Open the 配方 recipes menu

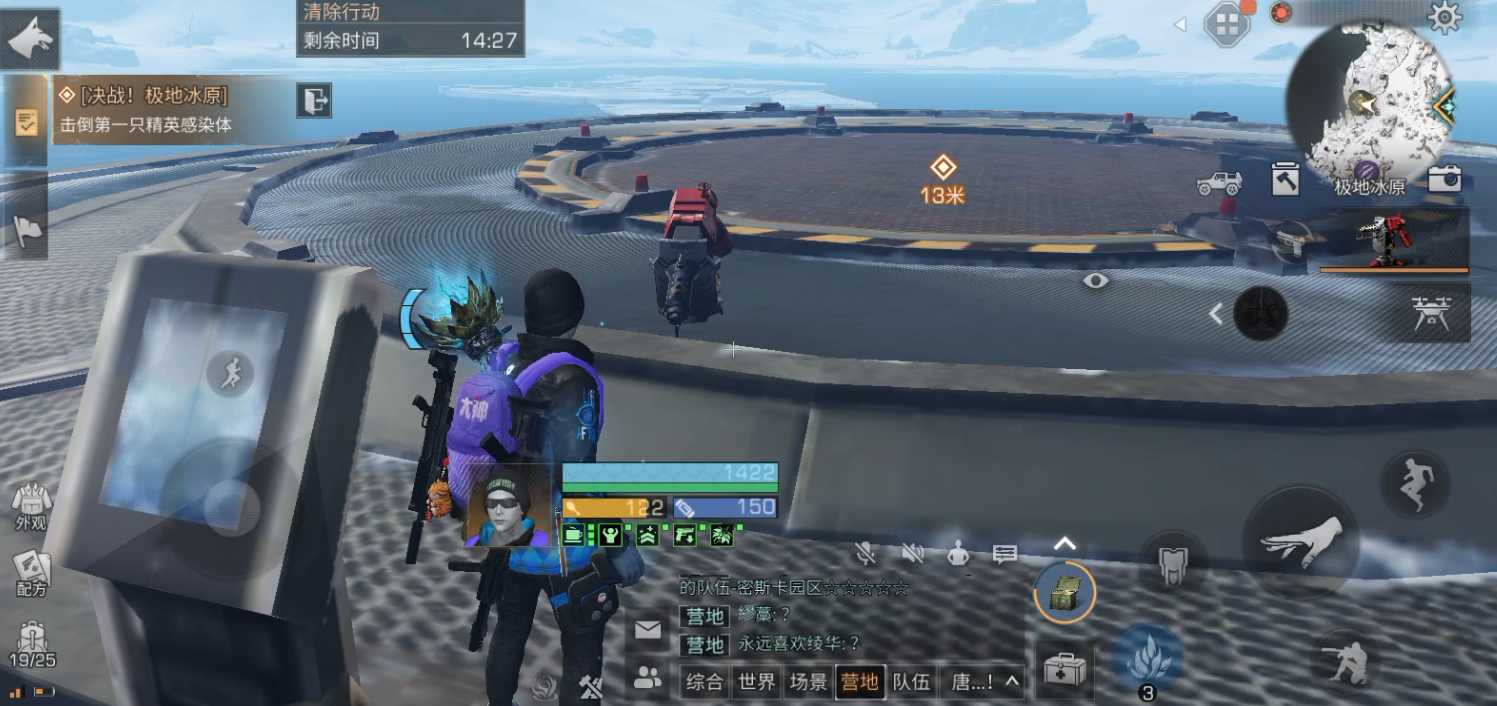coord(31,574)
